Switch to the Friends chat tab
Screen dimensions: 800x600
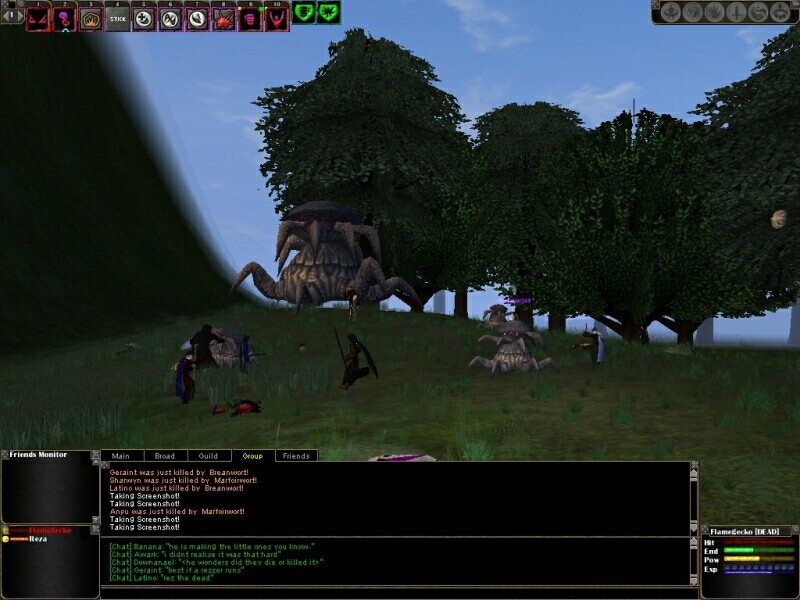(x=296, y=456)
